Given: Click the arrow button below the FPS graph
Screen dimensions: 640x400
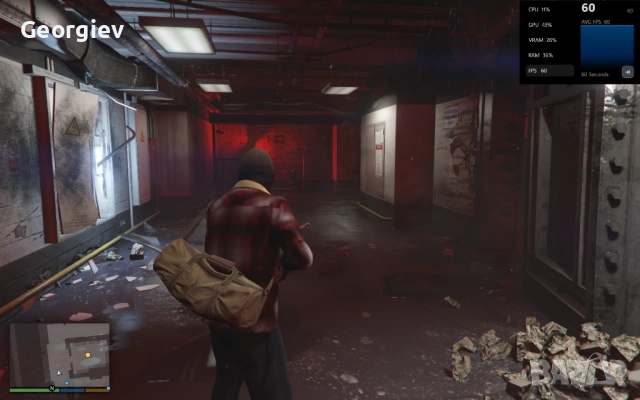Looking at the screenshot, I should pos(627,70).
